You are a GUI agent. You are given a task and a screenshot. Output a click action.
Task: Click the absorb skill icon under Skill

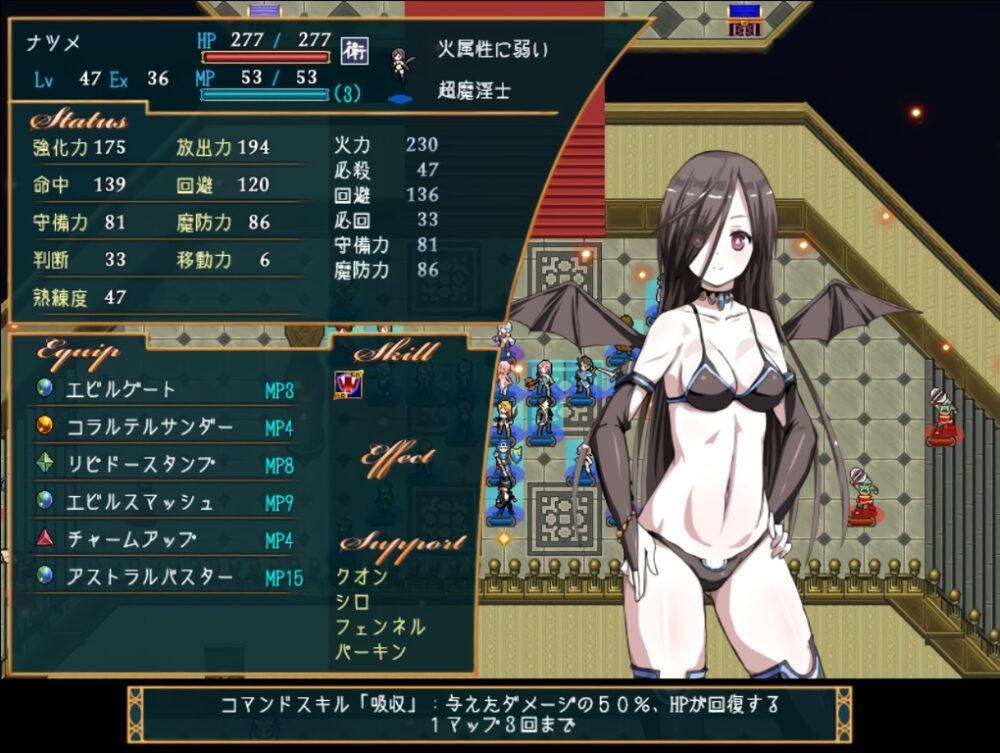[x=348, y=383]
